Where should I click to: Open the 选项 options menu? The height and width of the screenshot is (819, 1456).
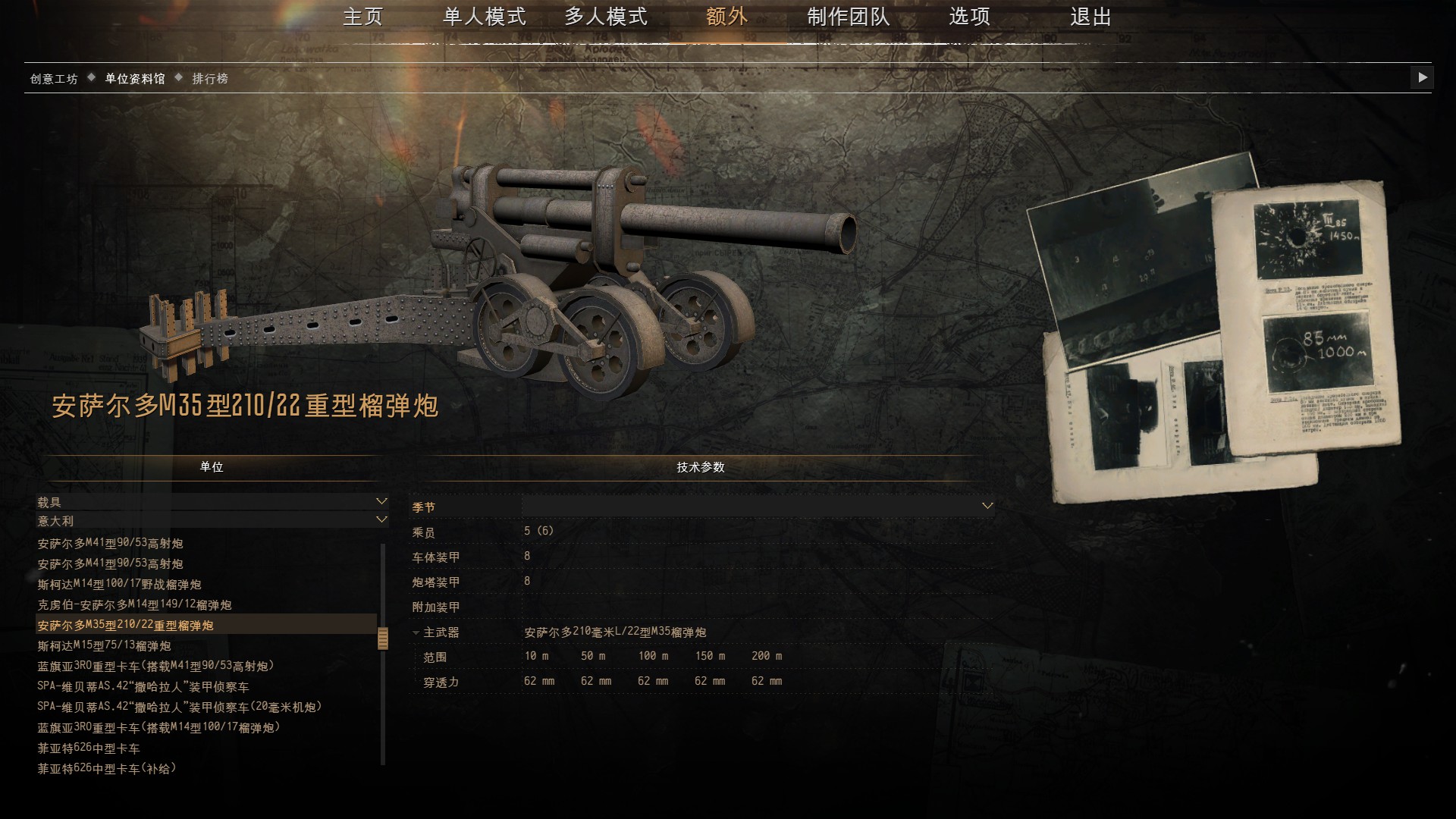(x=969, y=17)
